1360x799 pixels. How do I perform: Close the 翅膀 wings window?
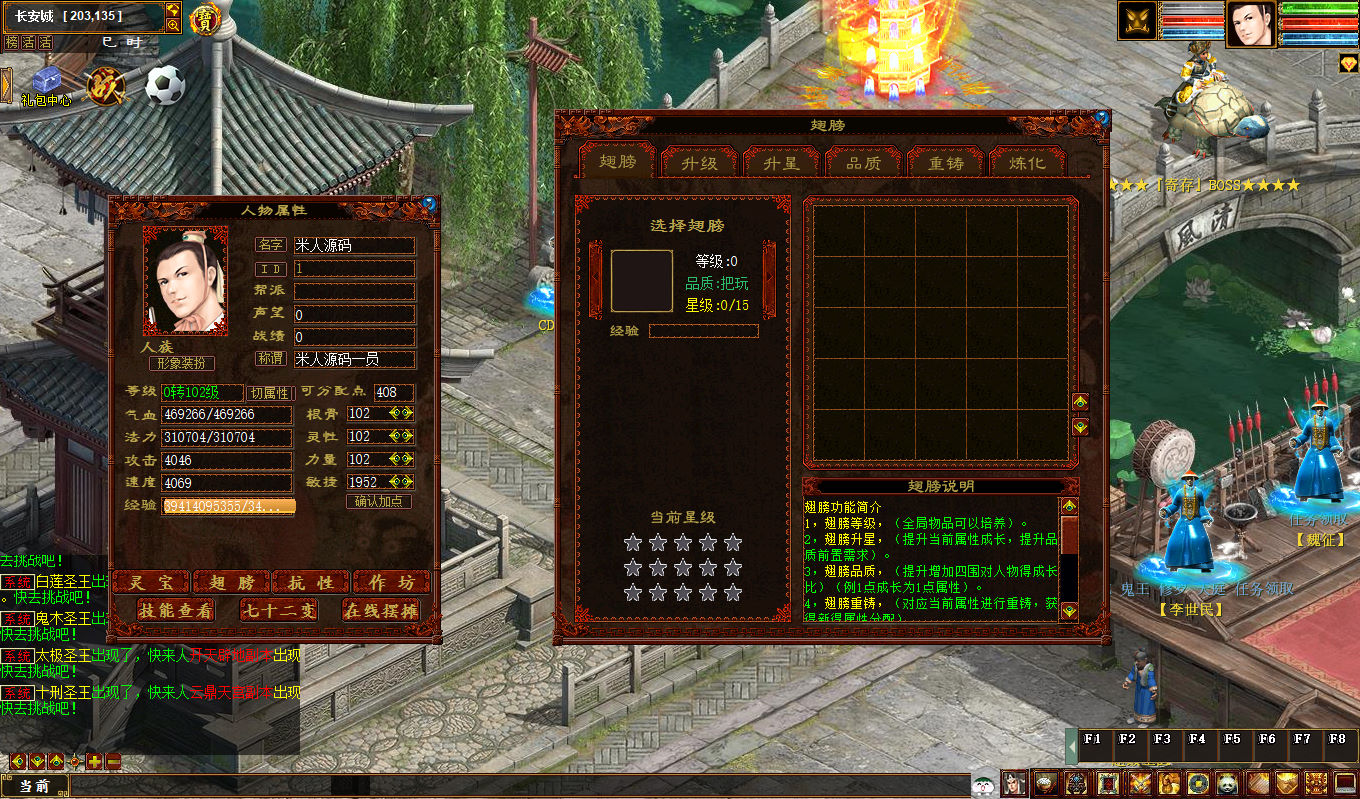coord(1102,117)
